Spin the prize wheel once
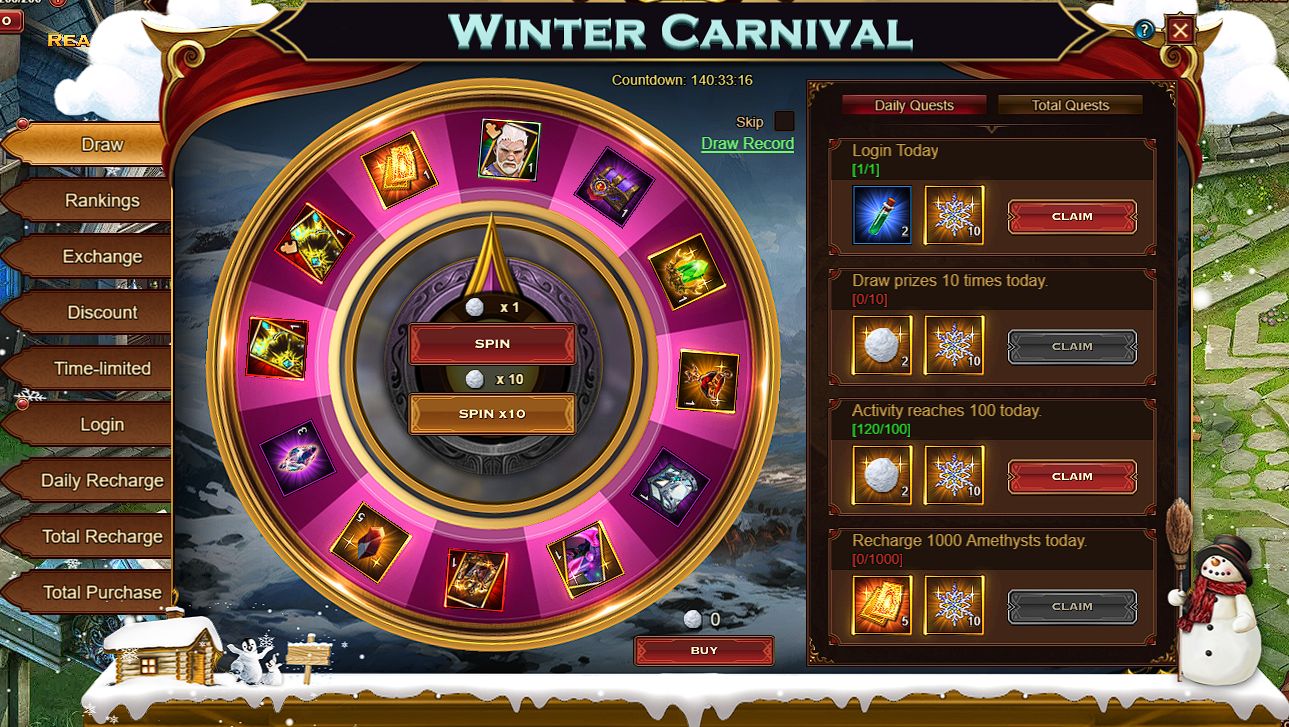Screen dimensions: 1289x727 point(492,343)
